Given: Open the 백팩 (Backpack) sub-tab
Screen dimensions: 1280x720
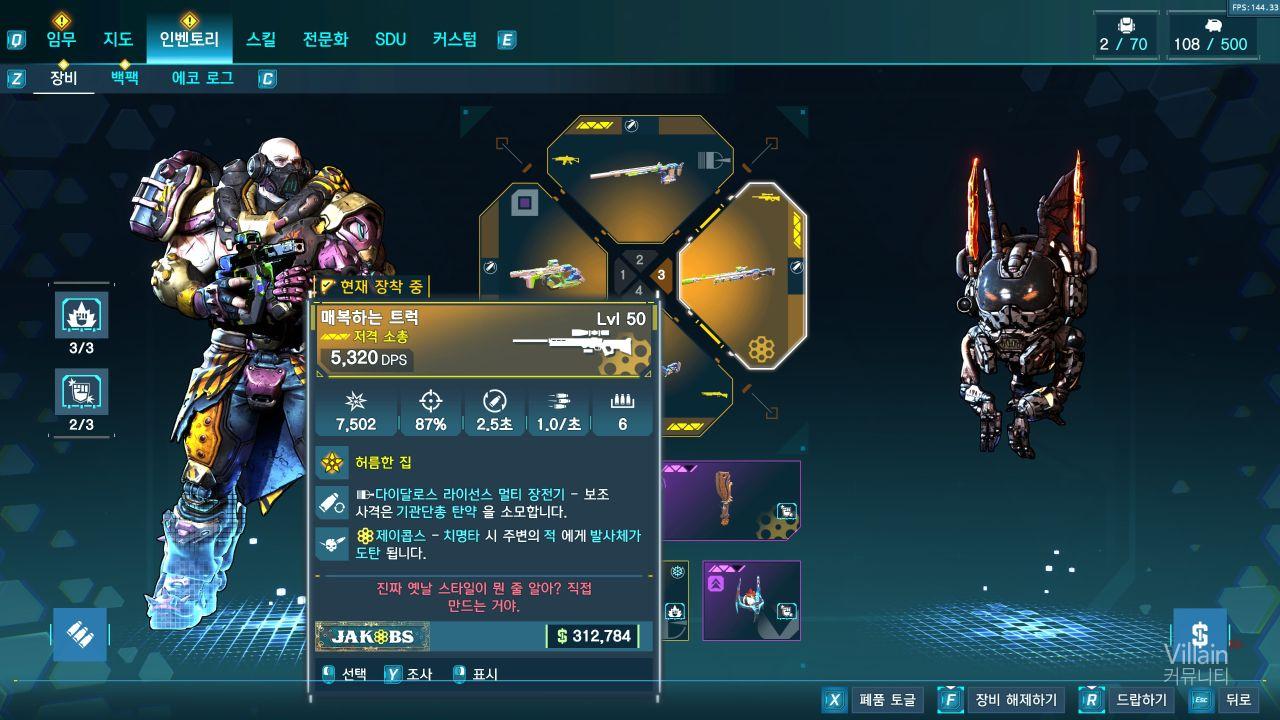Looking at the screenshot, I should (125, 78).
